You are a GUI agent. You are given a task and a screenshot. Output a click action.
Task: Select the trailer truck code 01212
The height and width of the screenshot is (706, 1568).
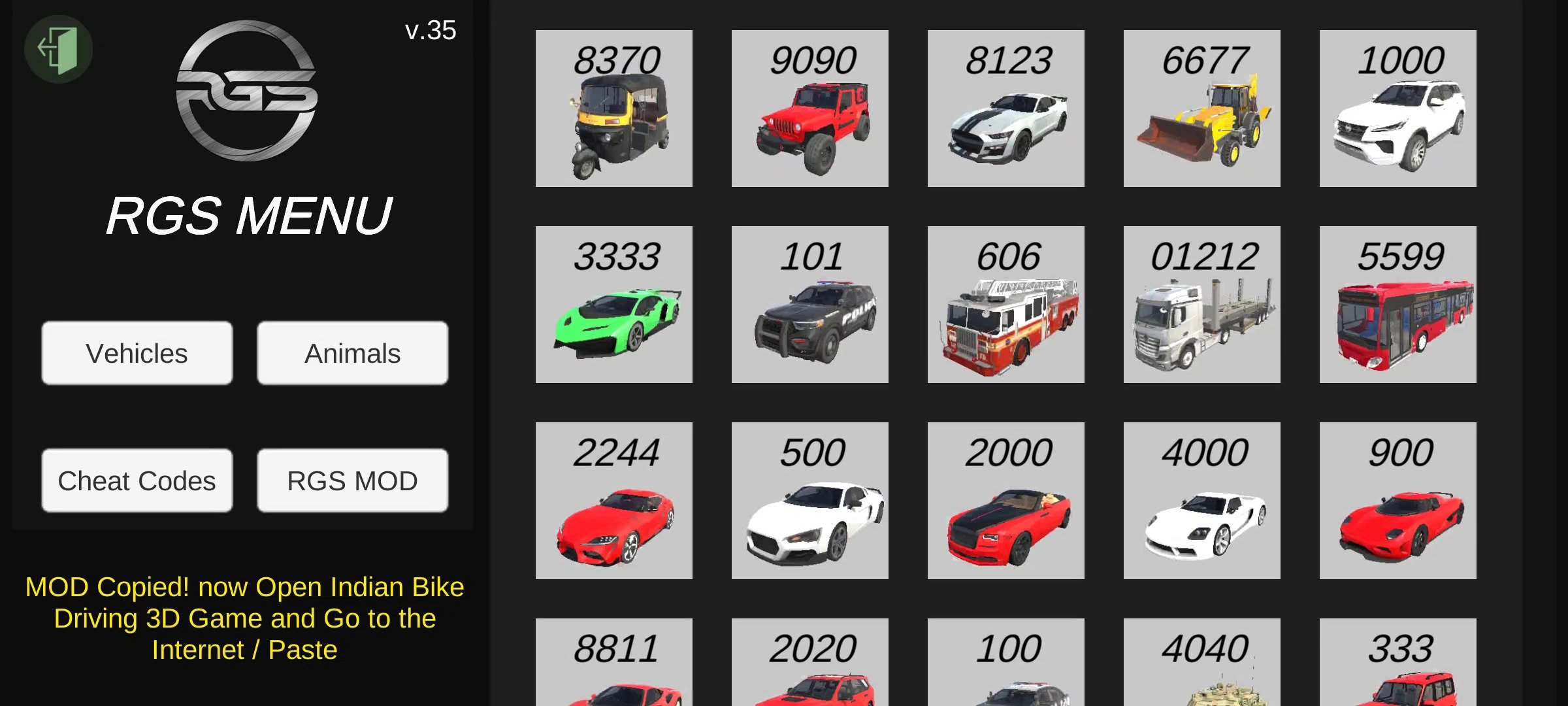coord(1201,305)
